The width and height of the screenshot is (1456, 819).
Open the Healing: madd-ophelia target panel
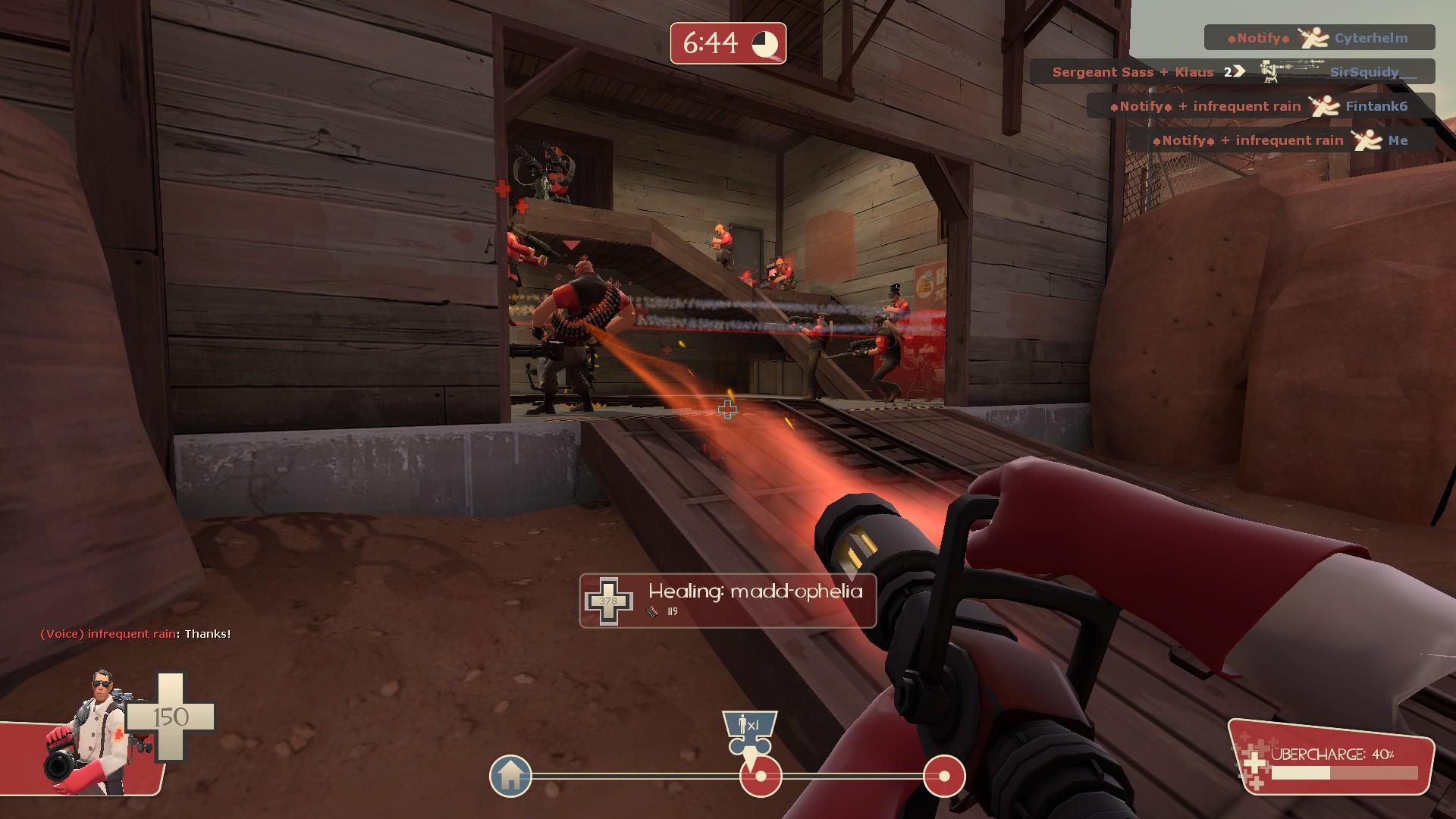click(x=728, y=601)
